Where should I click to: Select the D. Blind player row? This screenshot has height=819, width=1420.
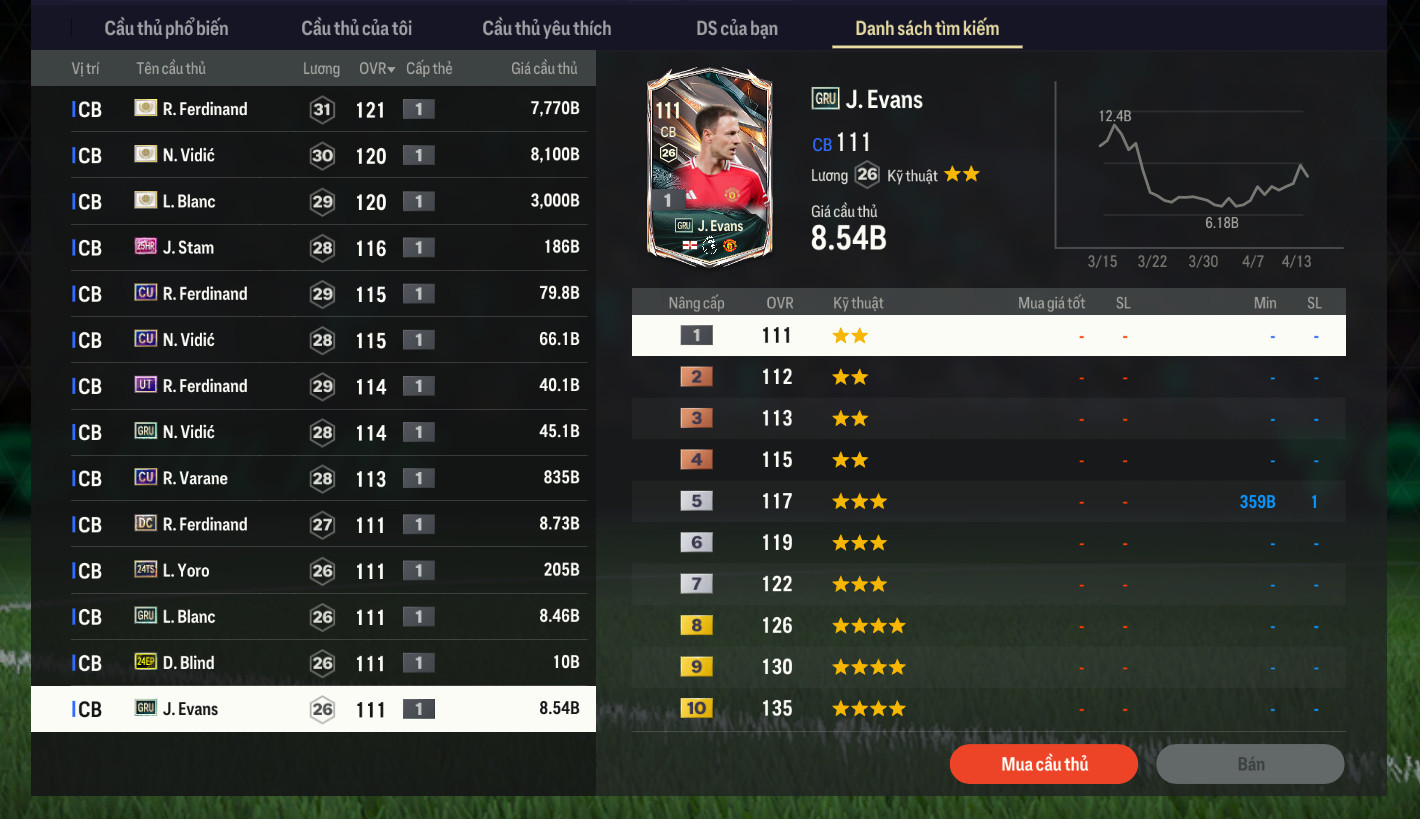pos(313,663)
